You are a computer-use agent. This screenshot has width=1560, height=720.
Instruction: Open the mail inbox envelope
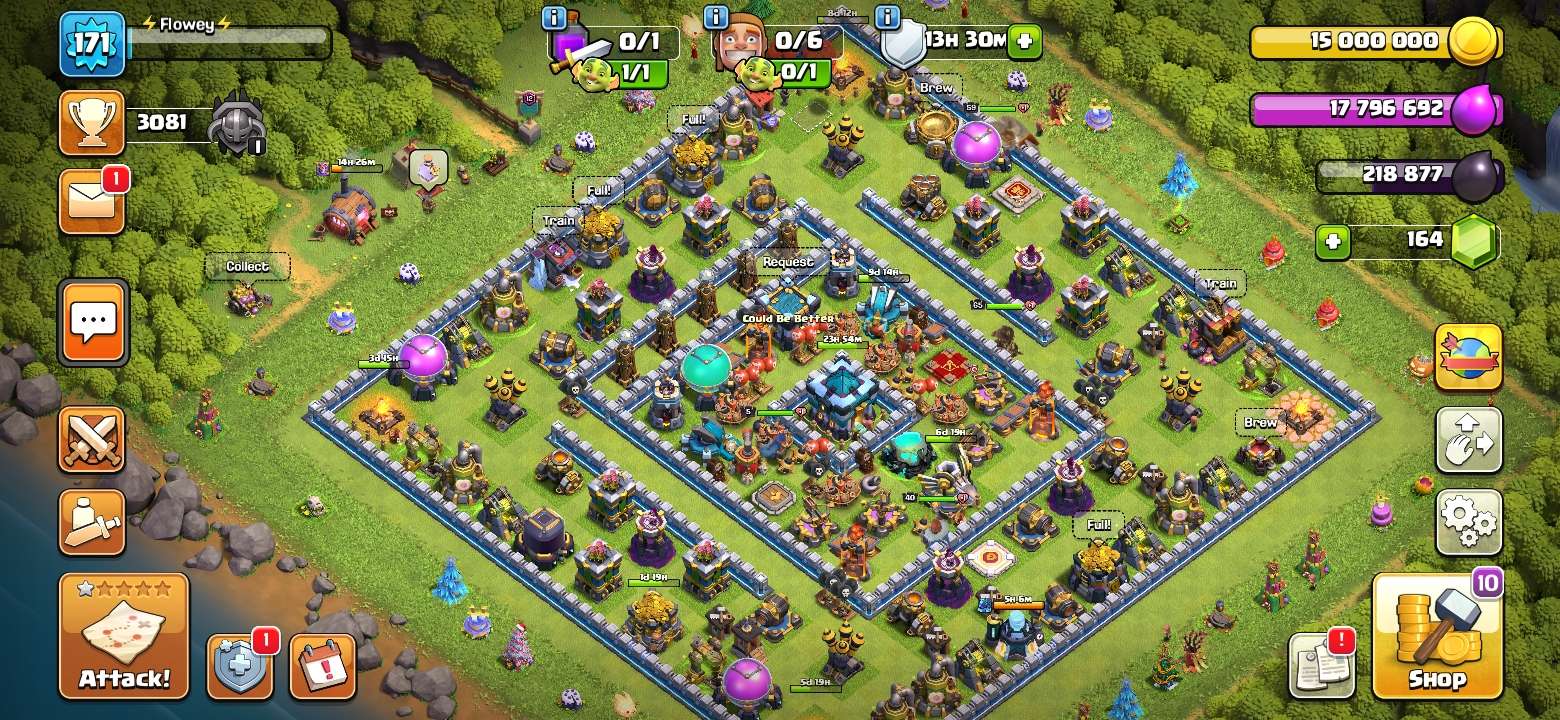coord(92,202)
